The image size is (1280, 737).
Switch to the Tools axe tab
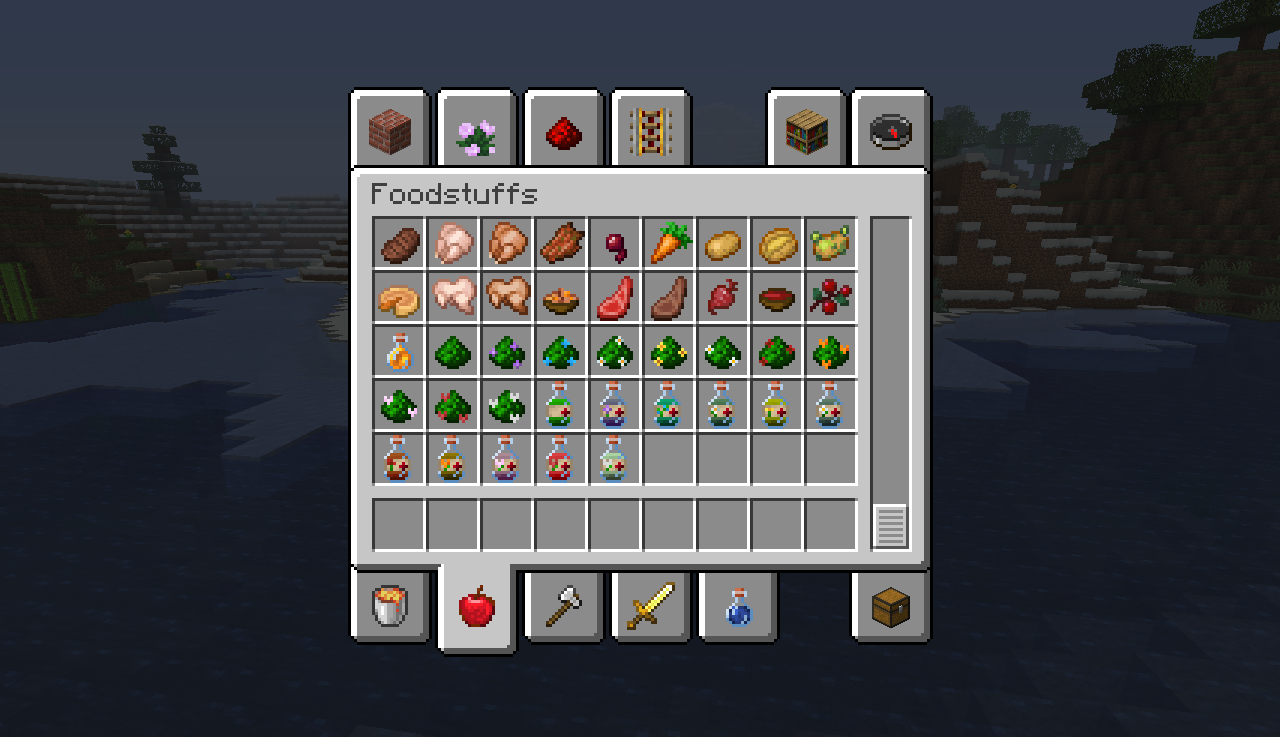tap(563, 607)
